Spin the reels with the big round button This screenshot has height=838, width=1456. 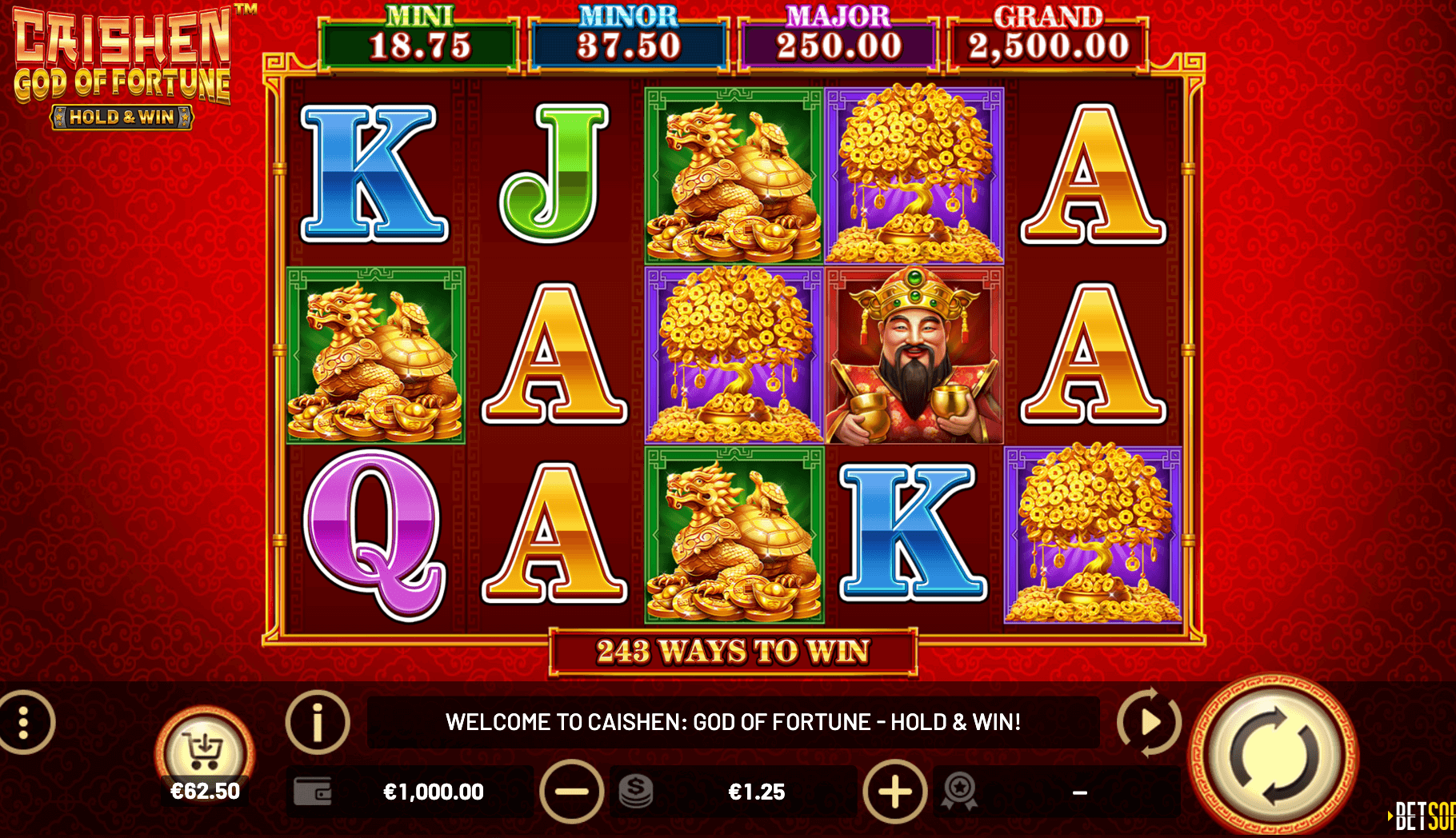tap(1273, 756)
